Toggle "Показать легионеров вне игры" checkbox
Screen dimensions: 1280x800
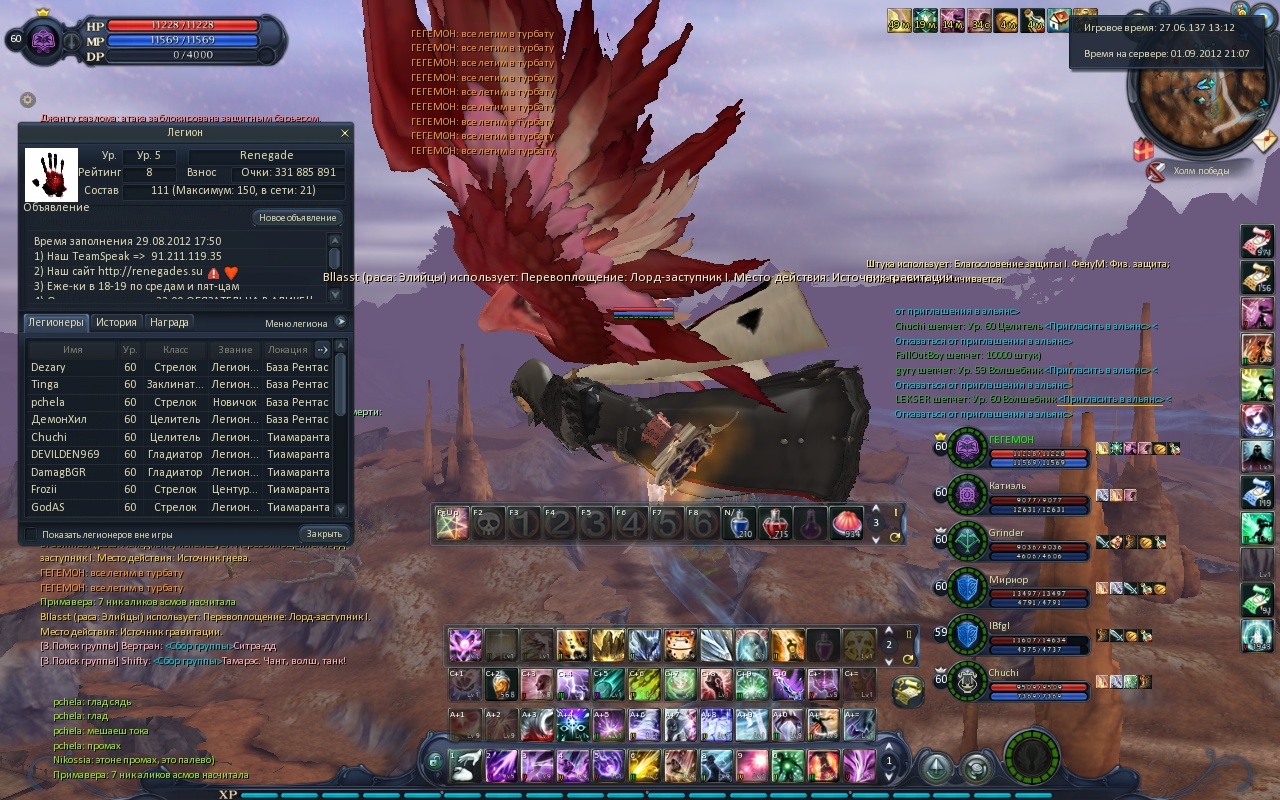point(30,534)
